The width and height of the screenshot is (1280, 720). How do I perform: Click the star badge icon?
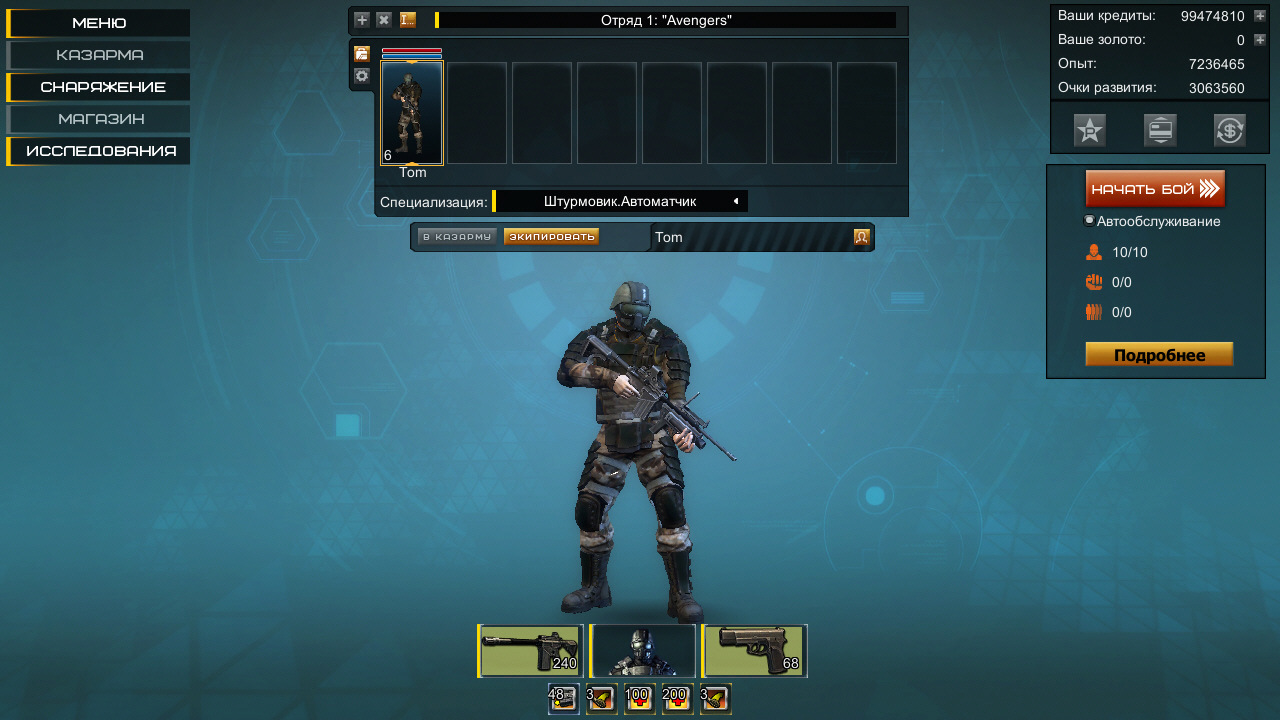click(x=1090, y=130)
